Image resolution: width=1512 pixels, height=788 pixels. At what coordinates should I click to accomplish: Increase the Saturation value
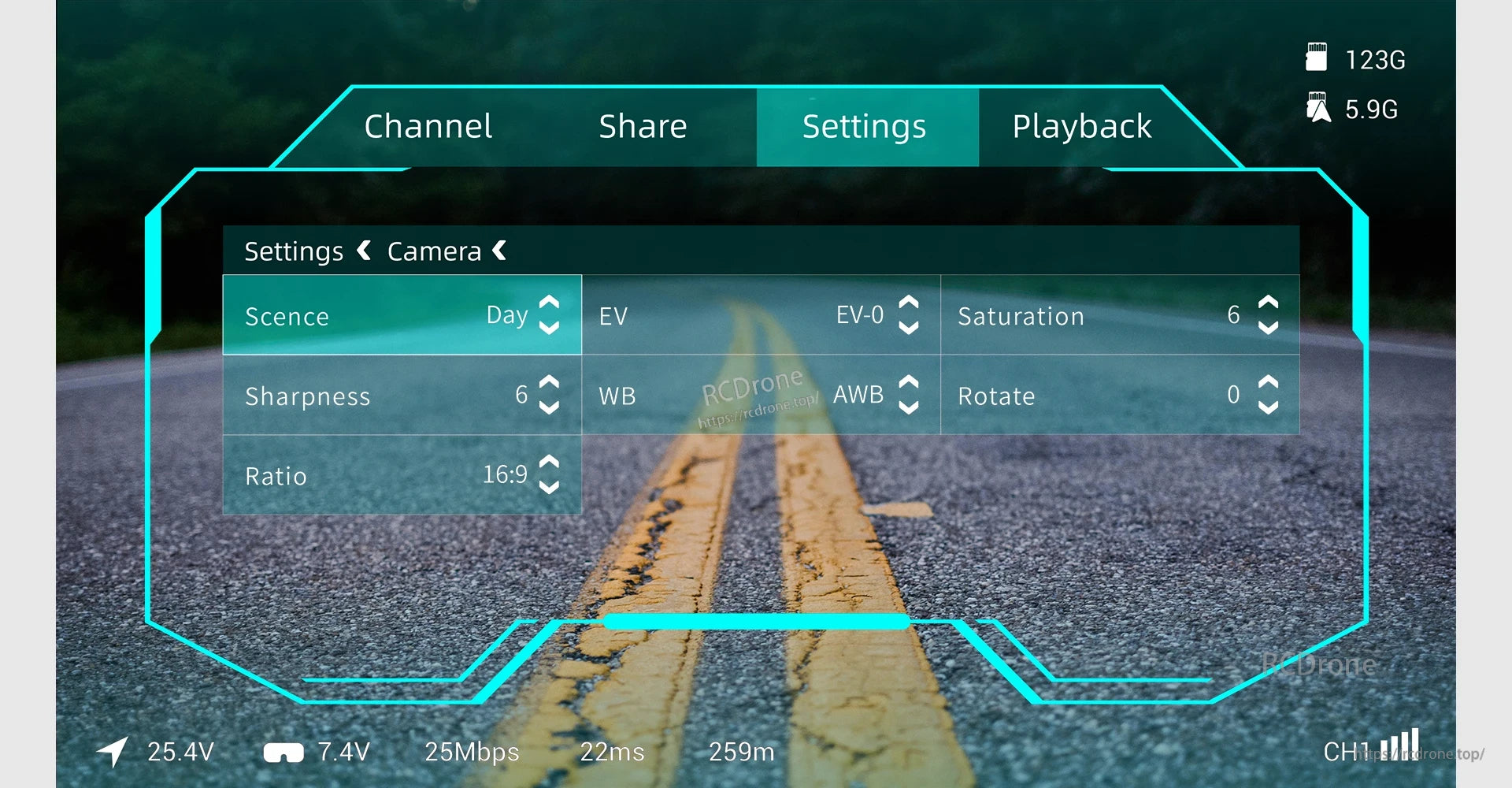[1268, 303]
